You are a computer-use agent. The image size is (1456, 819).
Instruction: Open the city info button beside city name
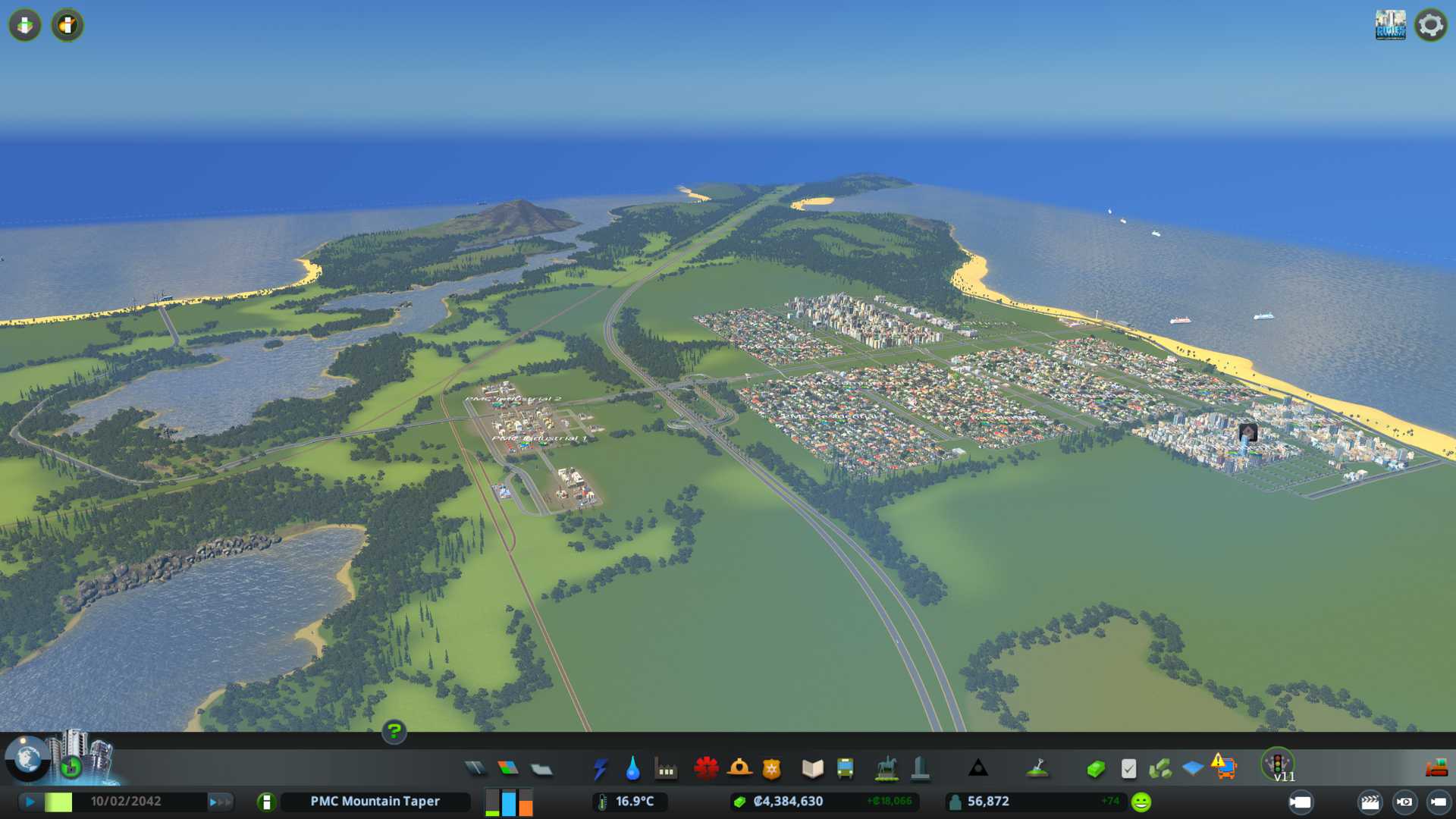(x=266, y=802)
